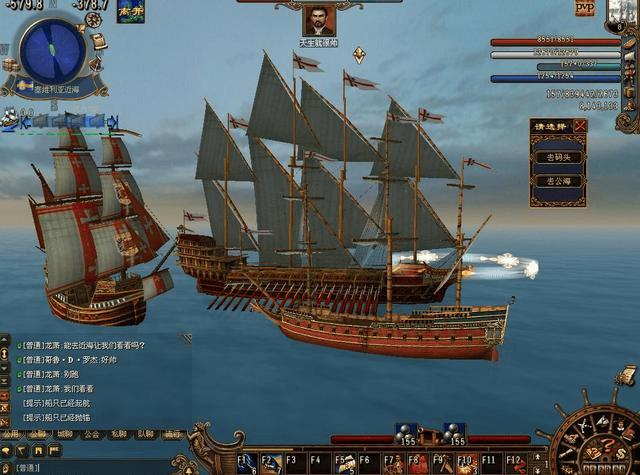Choose the 去码头 (go to dock) option
The width and height of the screenshot is (640, 475).
tap(557, 157)
